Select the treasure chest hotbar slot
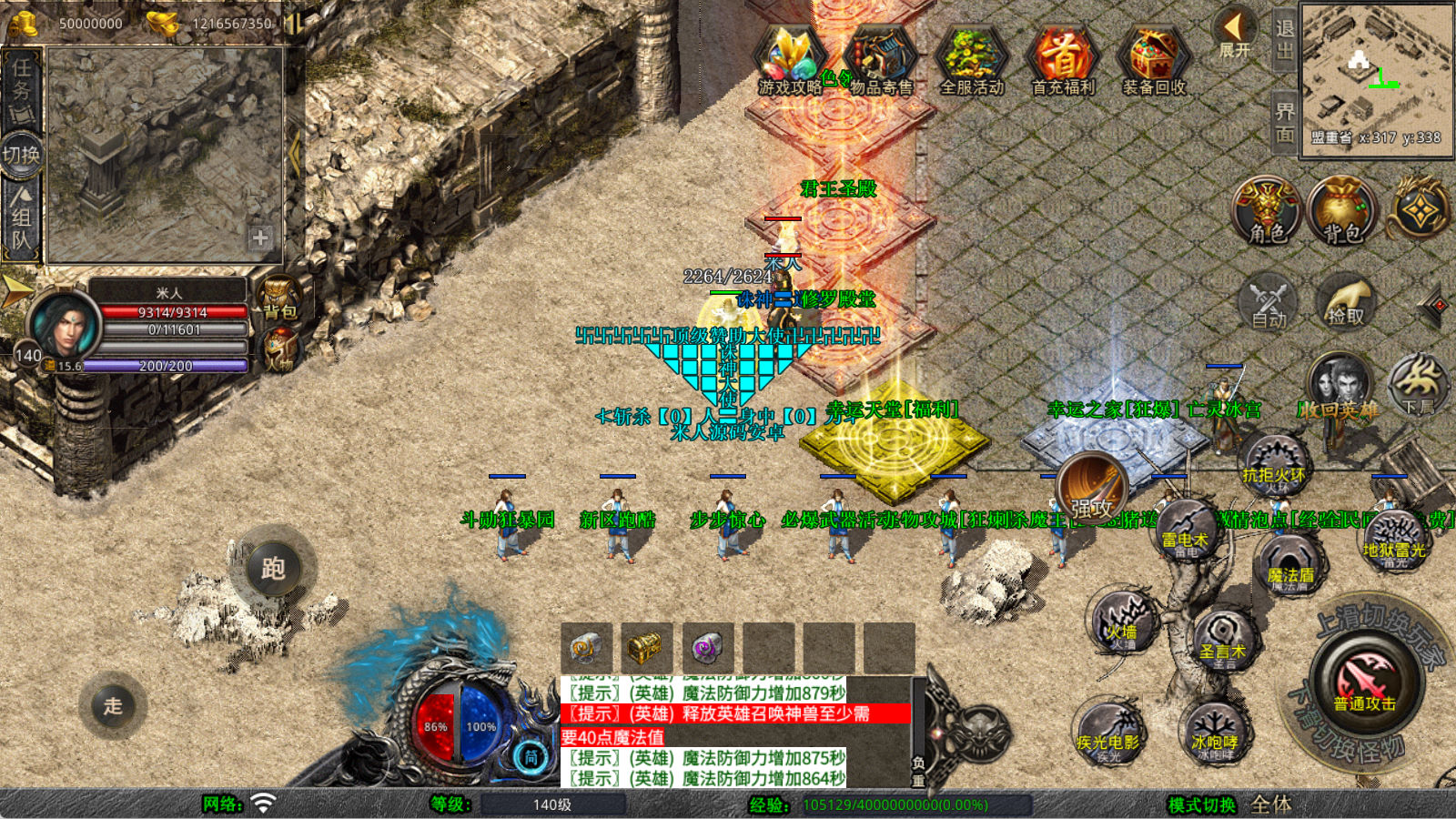 645,648
